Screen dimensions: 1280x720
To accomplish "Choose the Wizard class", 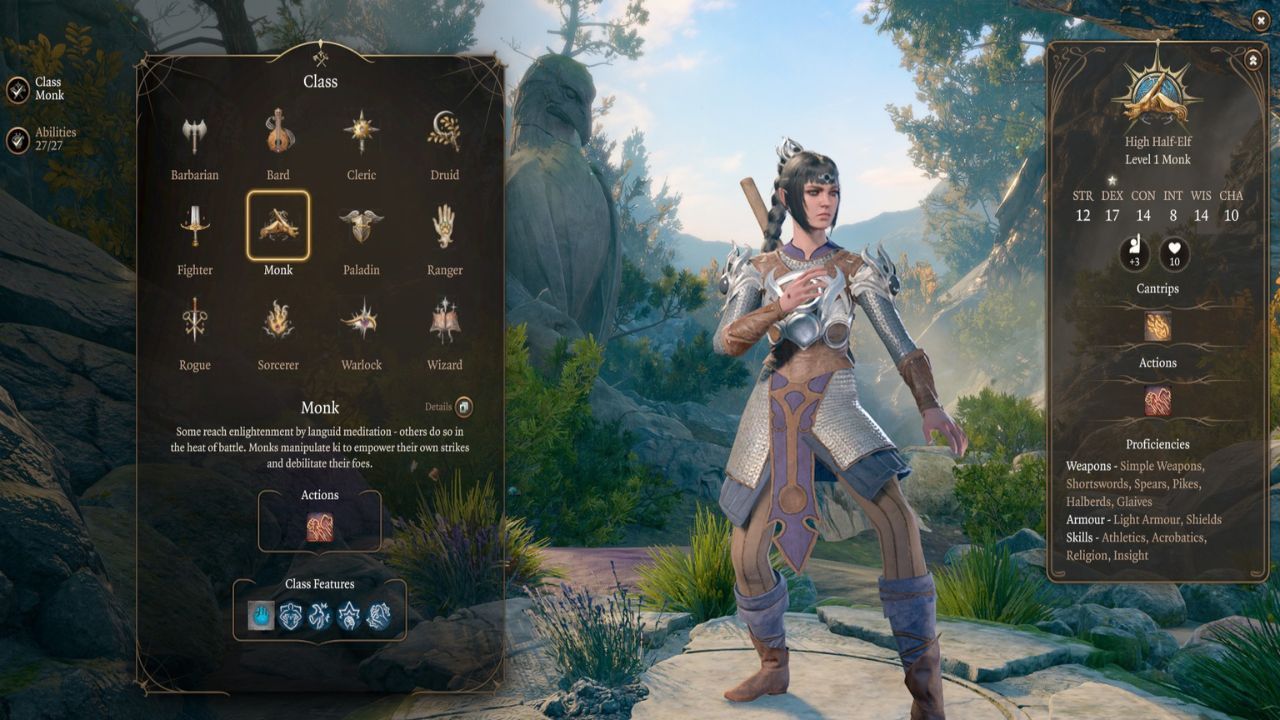I will pyautogui.click(x=445, y=322).
